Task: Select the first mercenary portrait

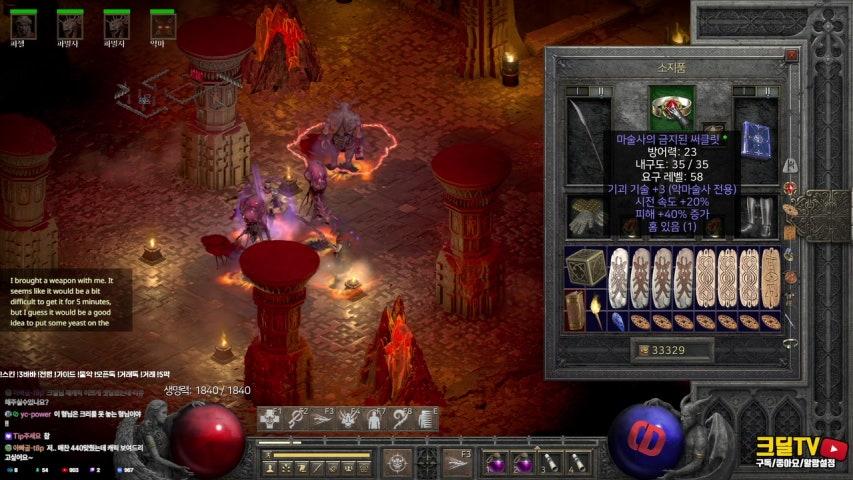Action: coord(20,25)
